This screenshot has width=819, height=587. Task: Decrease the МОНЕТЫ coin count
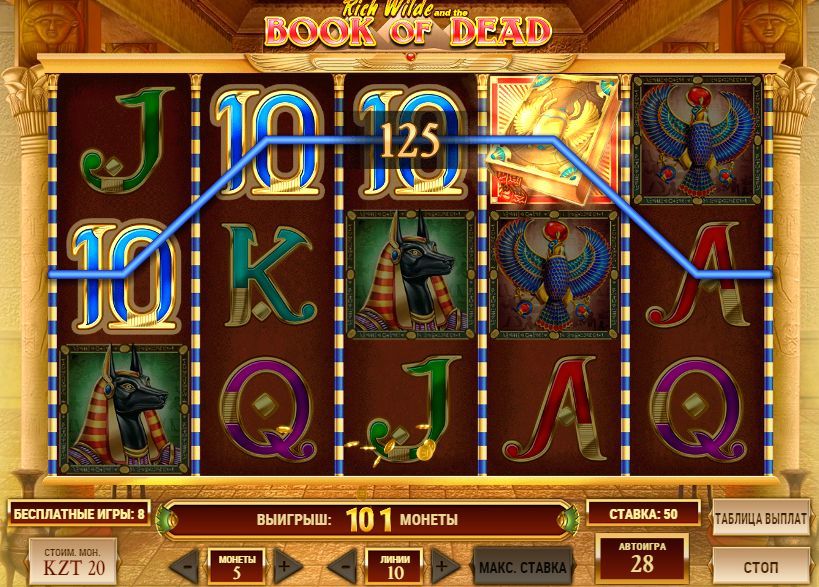tap(189, 564)
